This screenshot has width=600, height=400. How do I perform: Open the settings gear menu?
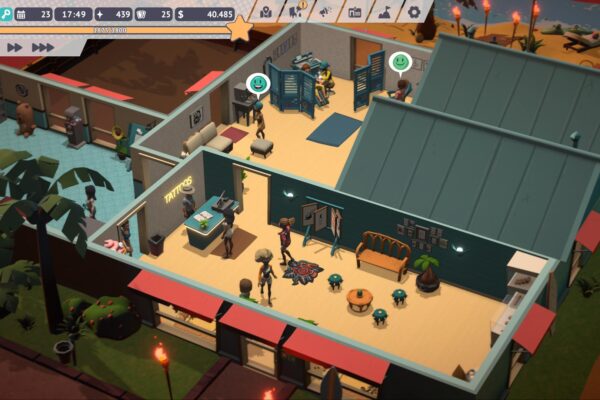pos(414,12)
